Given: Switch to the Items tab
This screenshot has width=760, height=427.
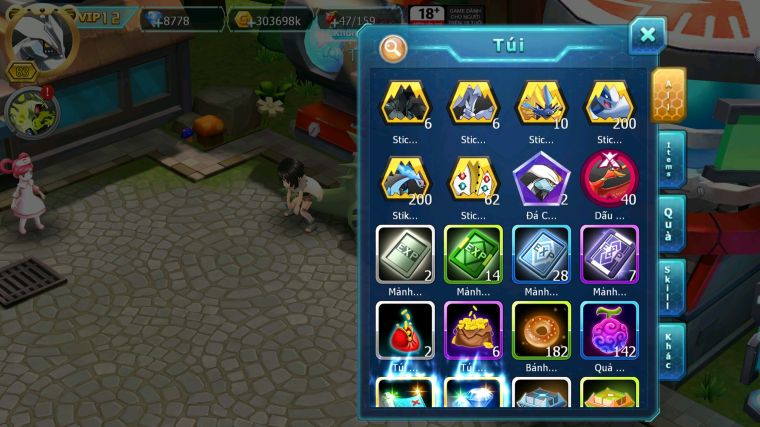Looking at the screenshot, I should (669, 159).
